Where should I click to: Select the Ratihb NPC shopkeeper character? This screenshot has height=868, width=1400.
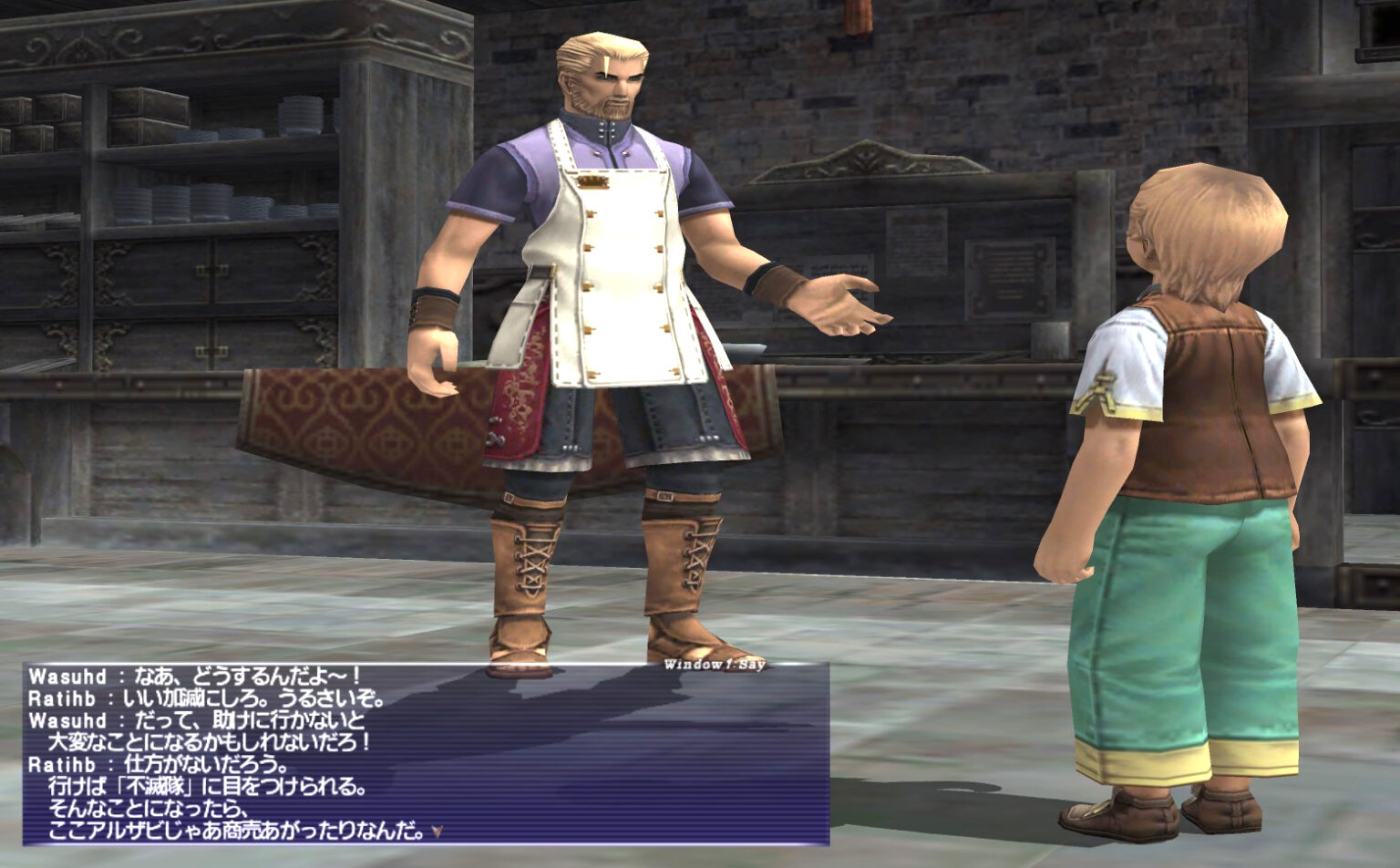[x=602, y=274]
